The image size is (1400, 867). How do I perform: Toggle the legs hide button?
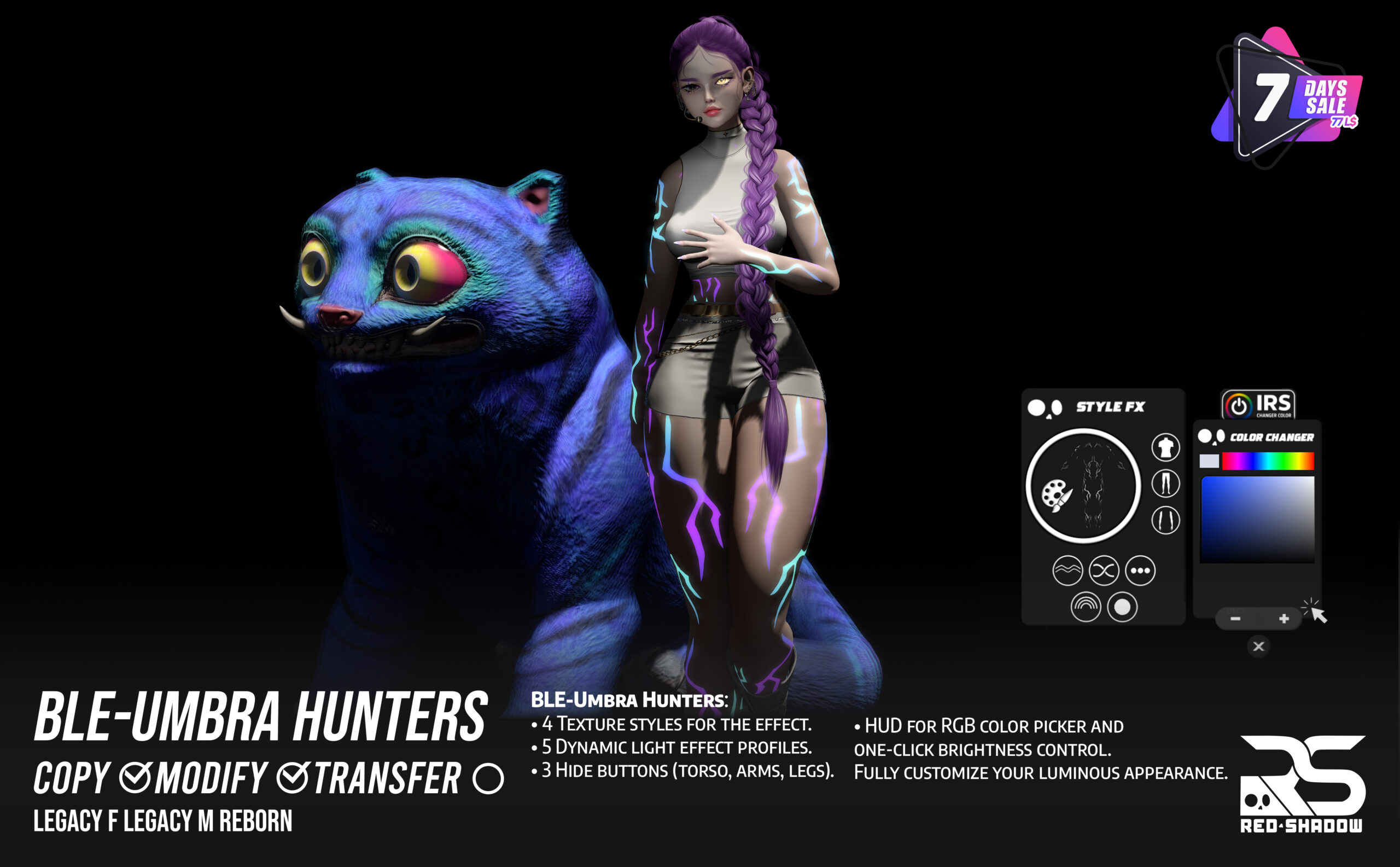coord(1165,484)
